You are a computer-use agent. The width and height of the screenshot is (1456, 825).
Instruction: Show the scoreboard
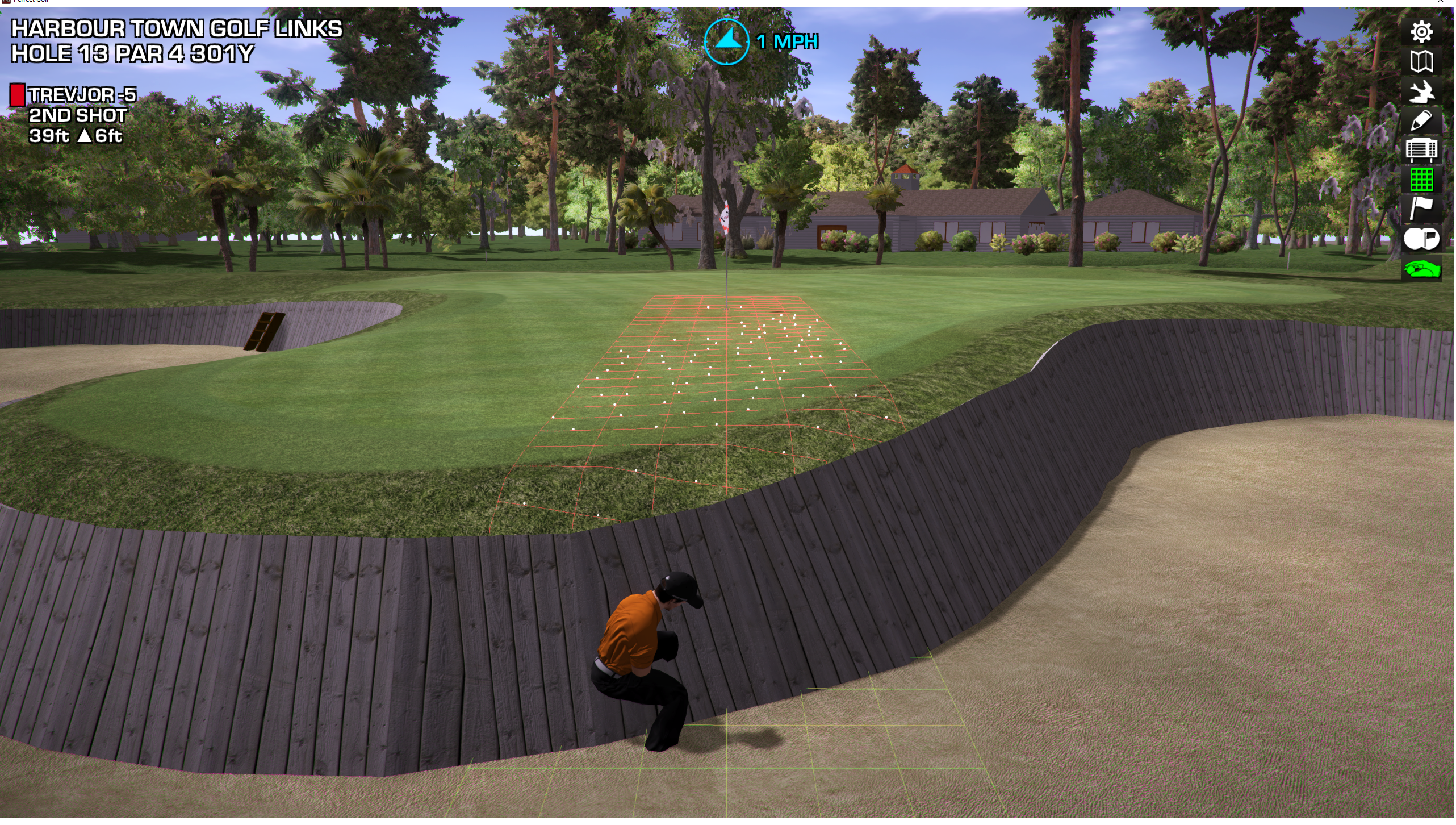1423,151
